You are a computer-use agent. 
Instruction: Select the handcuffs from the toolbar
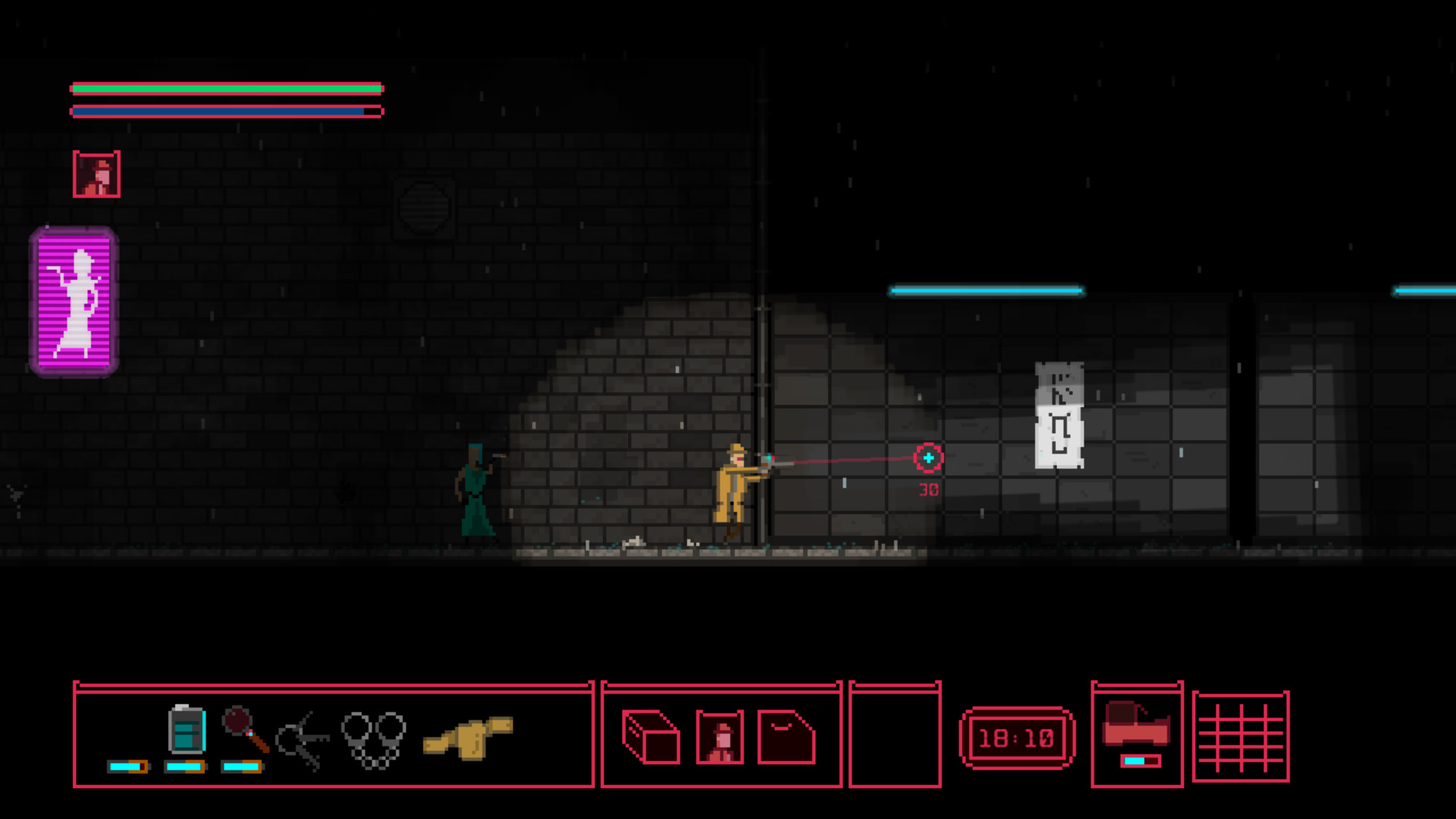click(373, 738)
